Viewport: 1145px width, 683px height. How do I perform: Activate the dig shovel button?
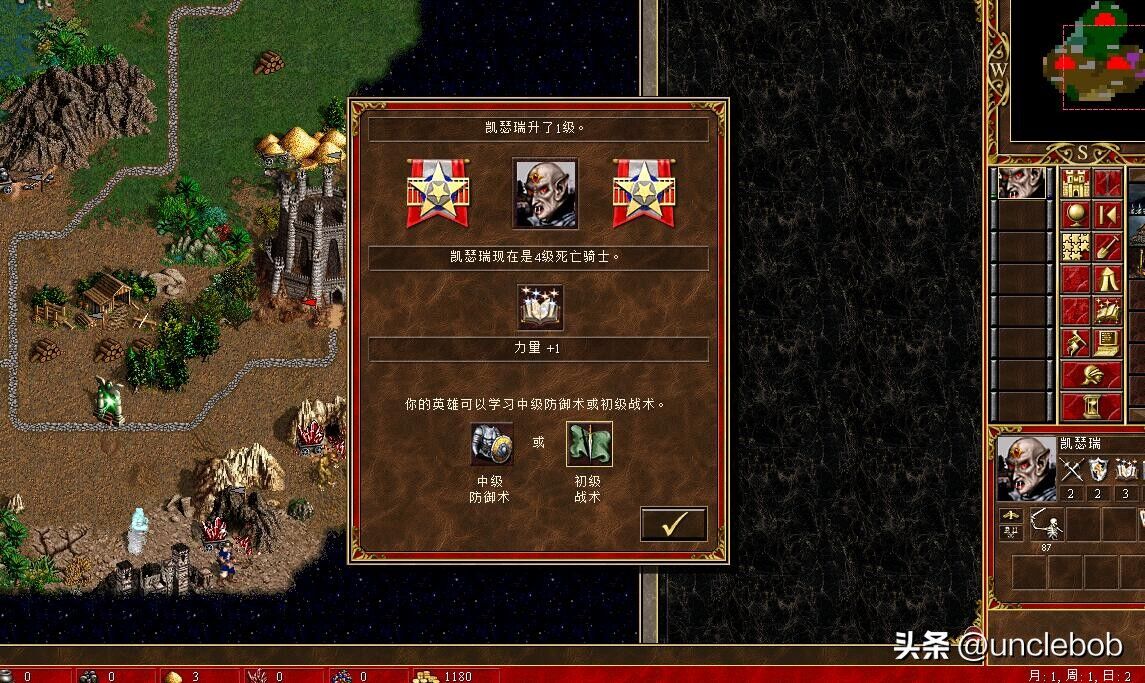(1107, 246)
